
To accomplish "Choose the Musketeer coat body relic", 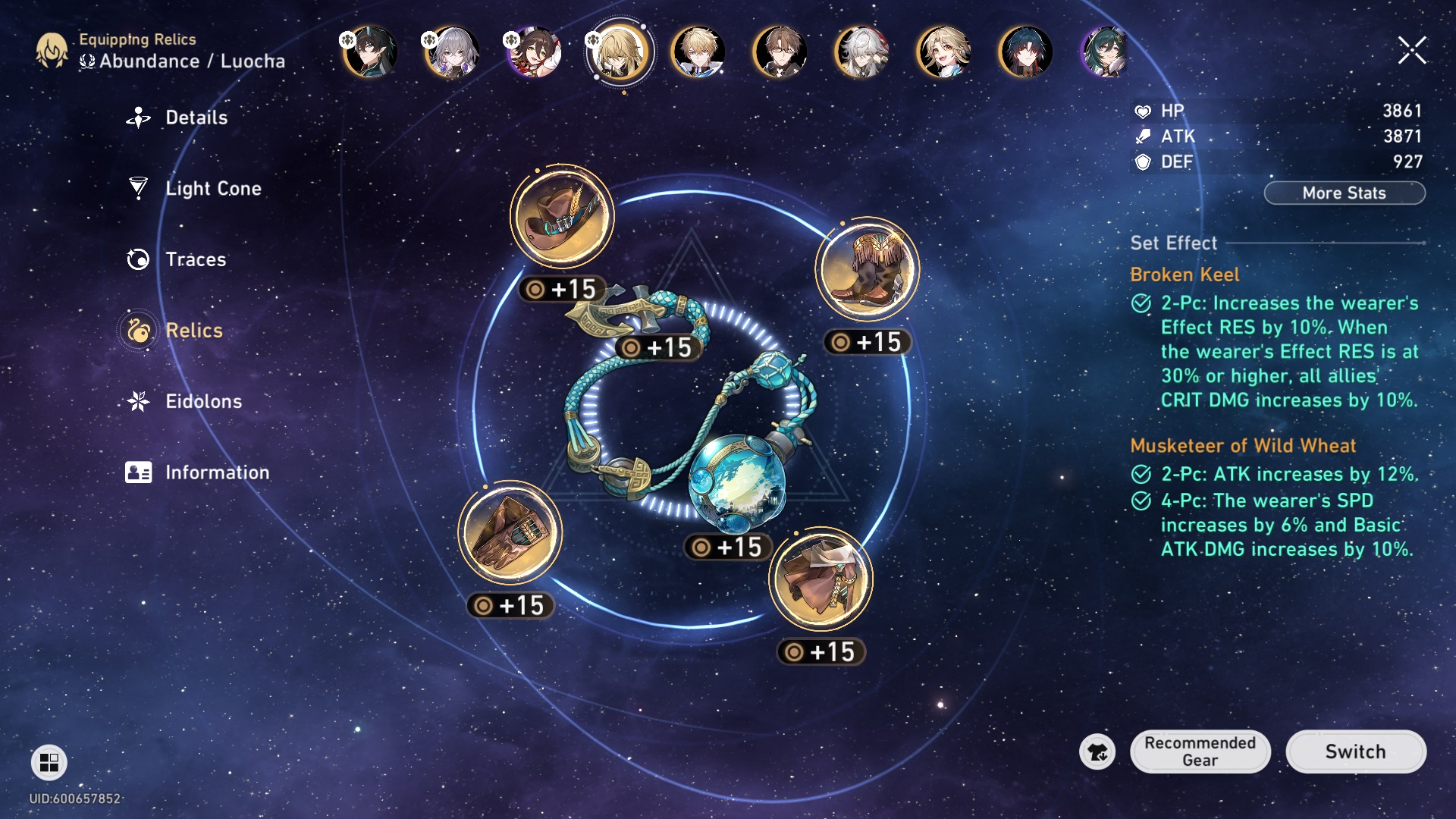I will coord(821,579).
